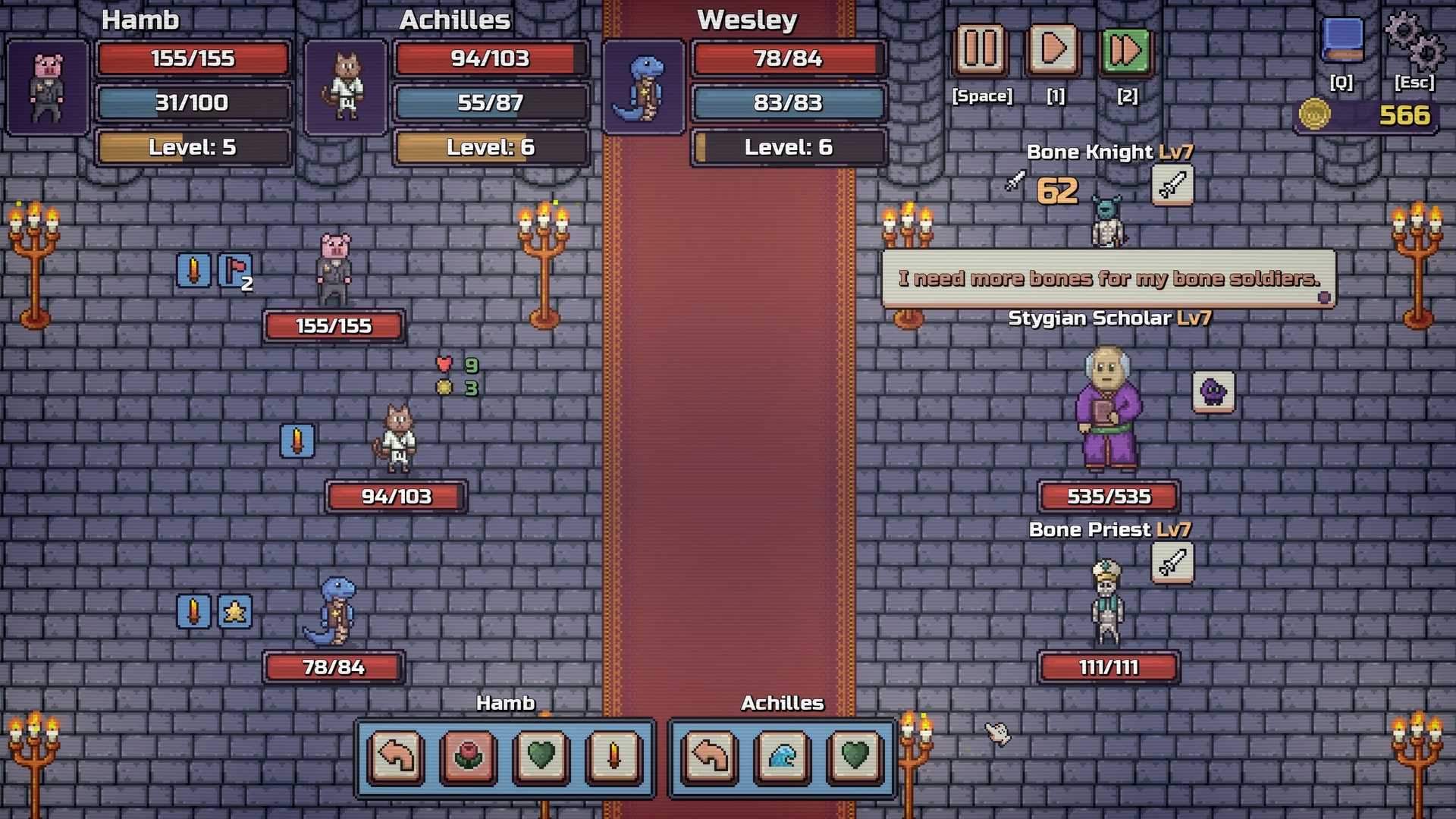Inspect Bone Knight's sword intent icon
The width and height of the screenshot is (1456, 819).
(1172, 185)
